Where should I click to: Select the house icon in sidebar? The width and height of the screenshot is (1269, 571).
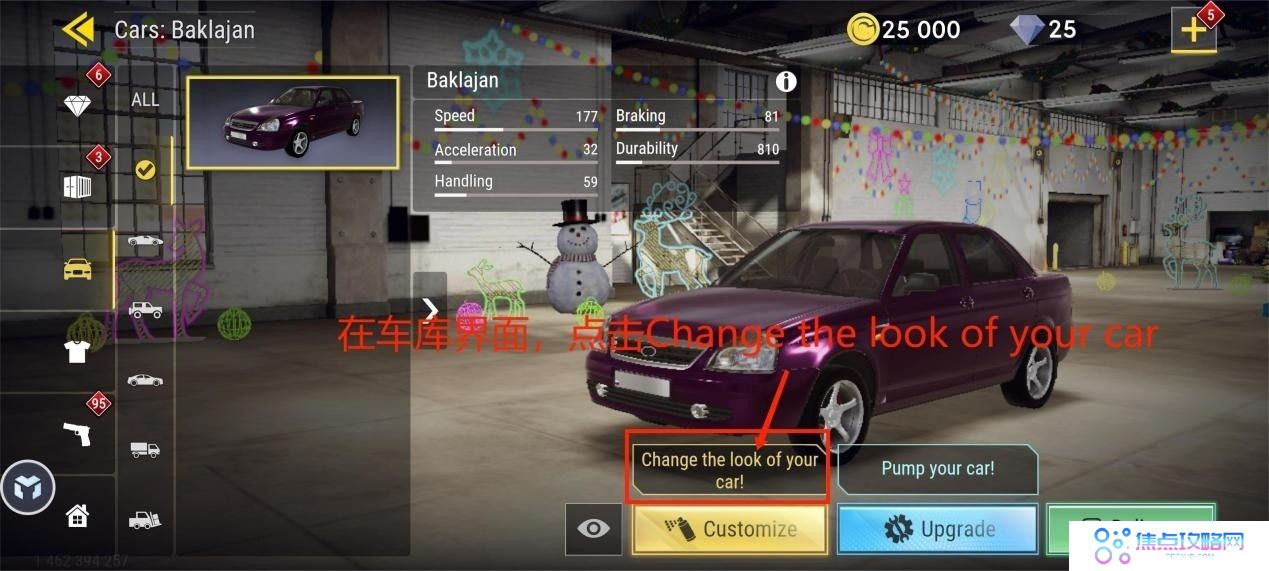click(x=77, y=516)
